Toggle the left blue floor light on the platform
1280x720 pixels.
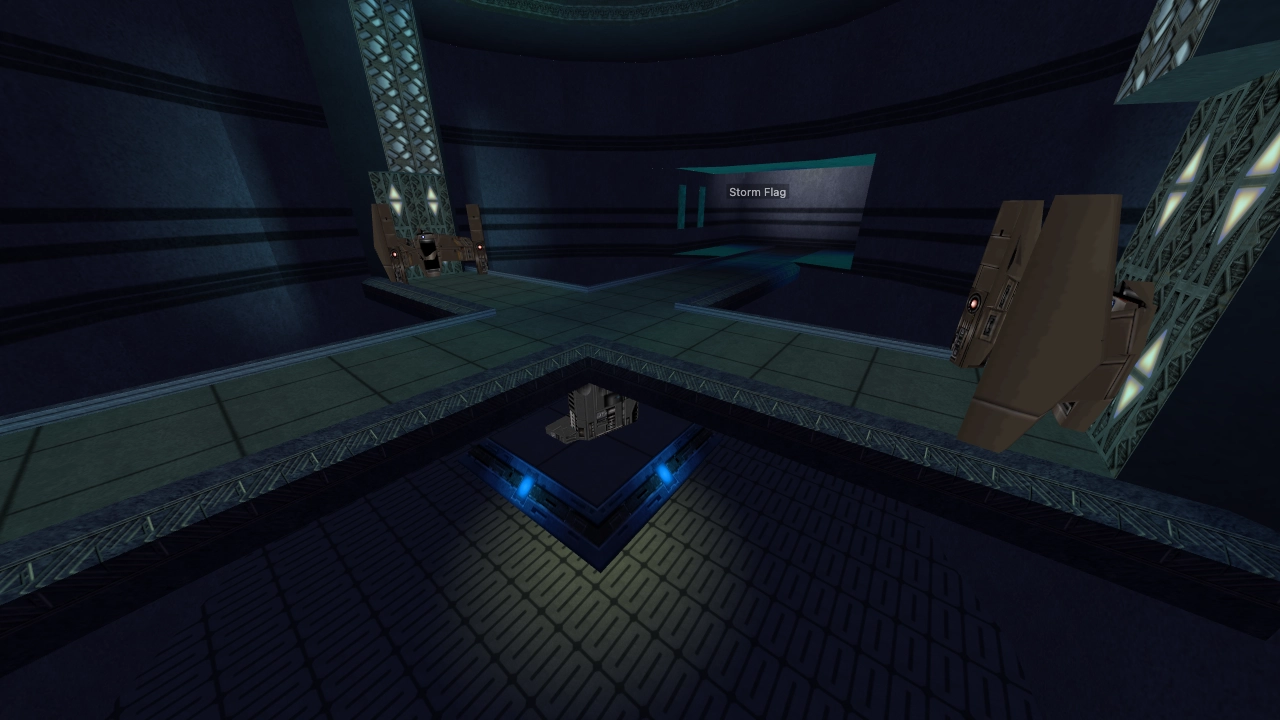523,485
